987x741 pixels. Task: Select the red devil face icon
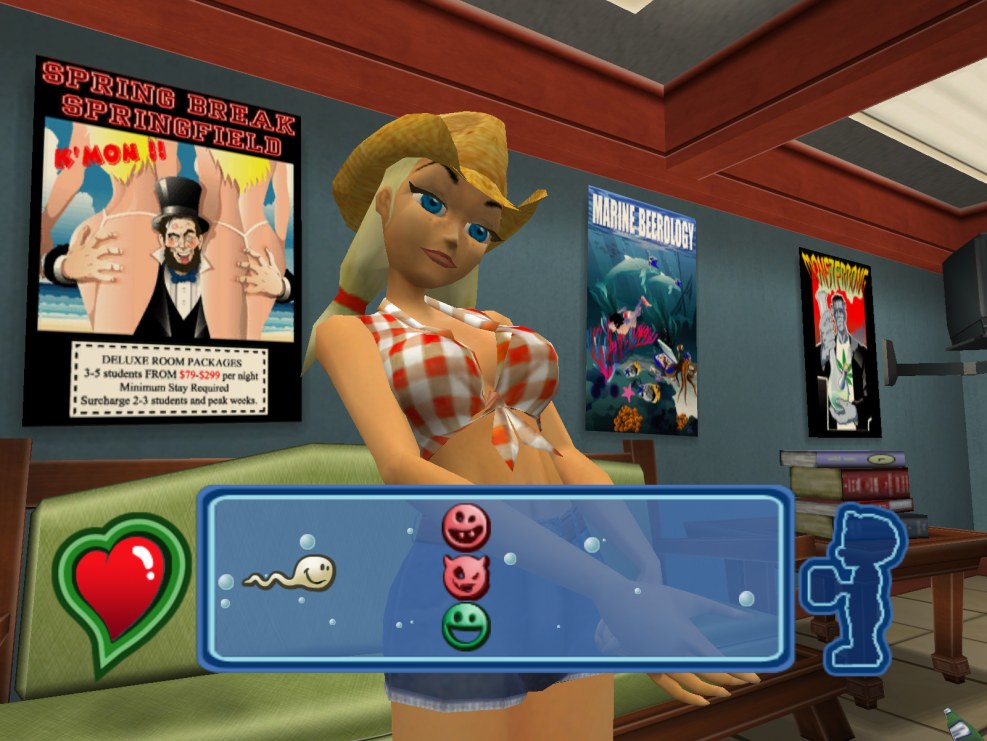466,576
